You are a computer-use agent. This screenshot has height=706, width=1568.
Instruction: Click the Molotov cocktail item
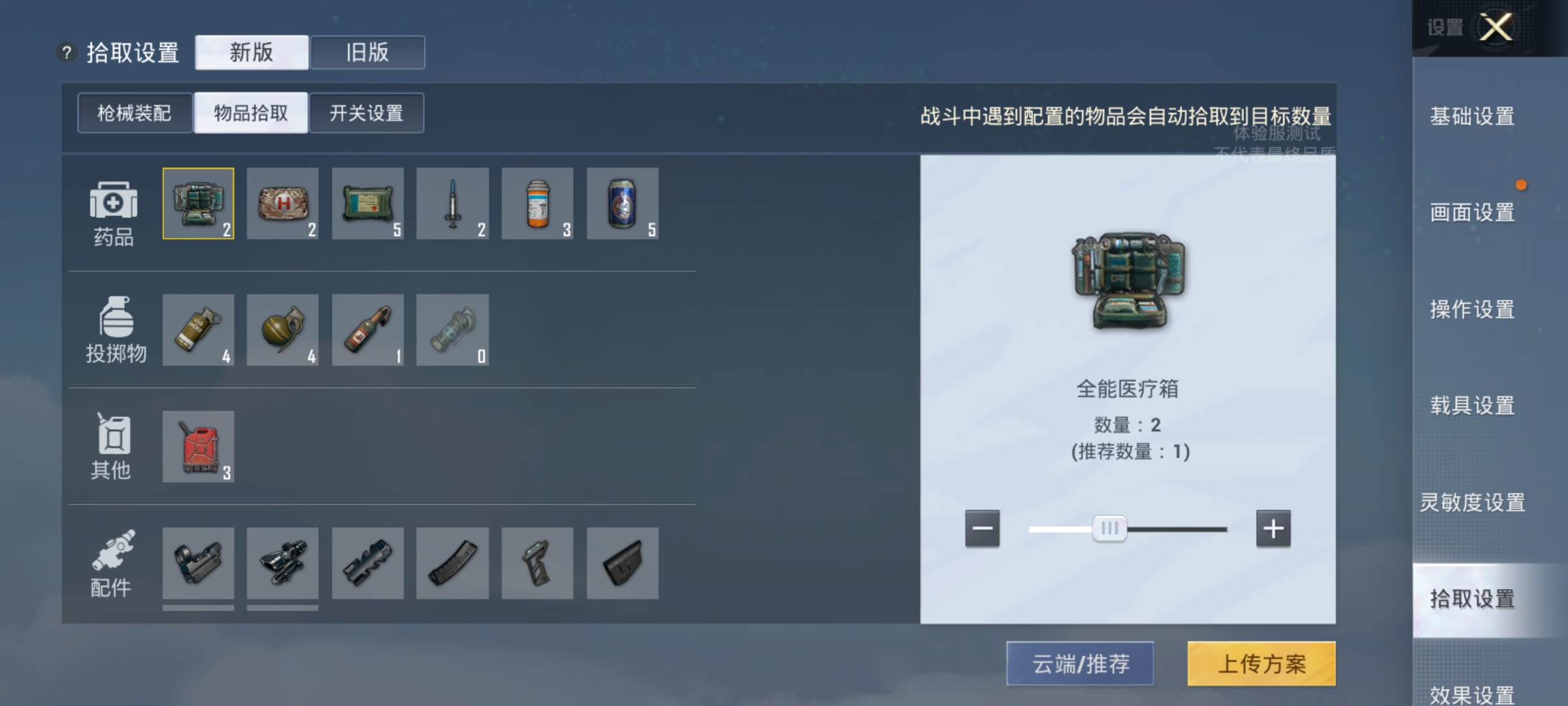point(368,330)
